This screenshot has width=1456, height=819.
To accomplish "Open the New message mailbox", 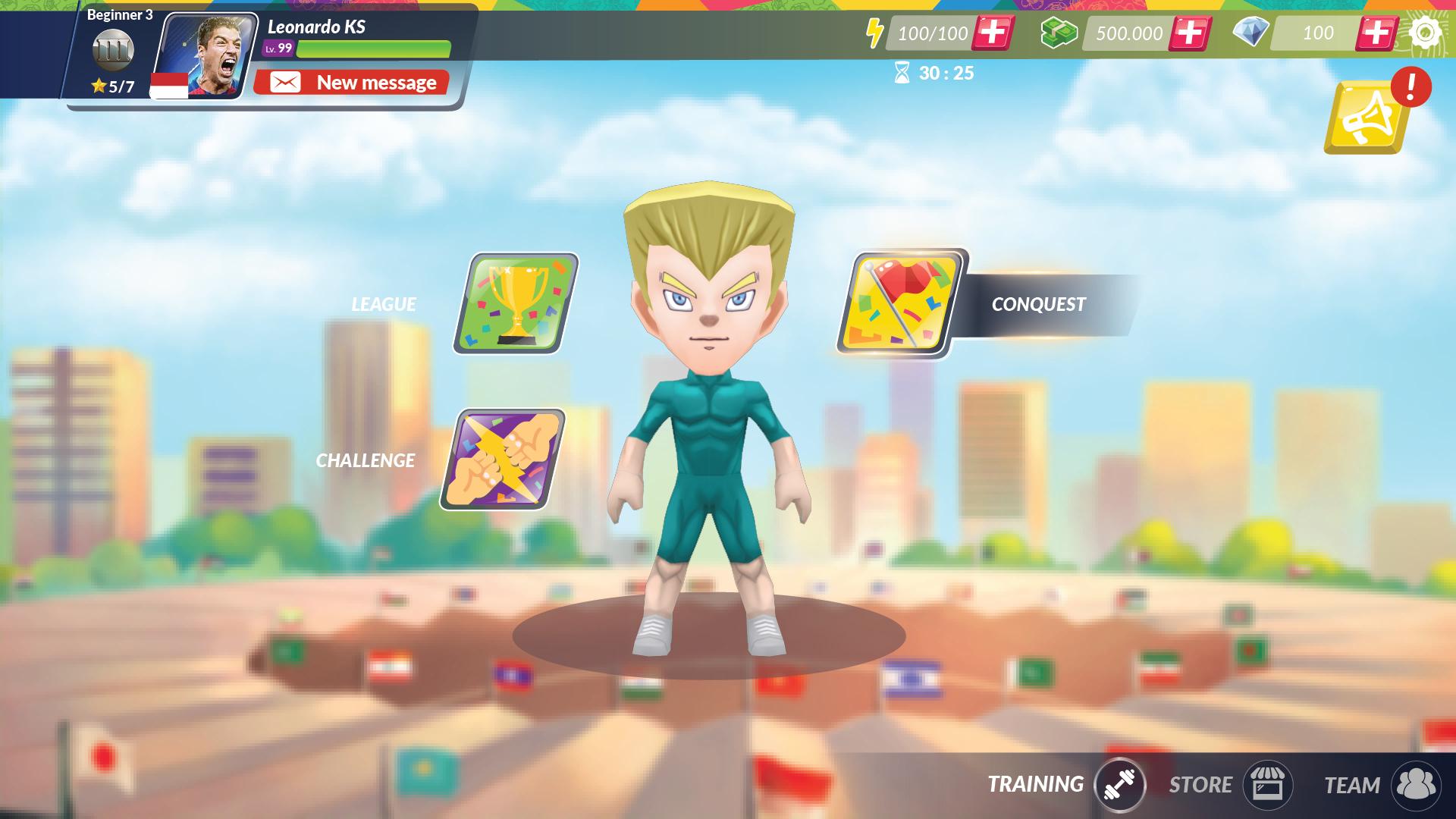I will pyautogui.click(x=351, y=82).
